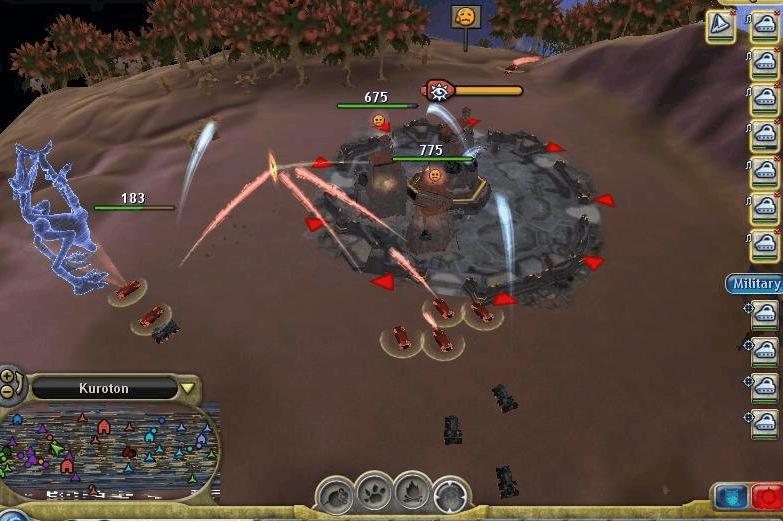Click the minimap of Kuroton
Image resolution: width=783 pixels, height=521 pixels.
click(110, 452)
